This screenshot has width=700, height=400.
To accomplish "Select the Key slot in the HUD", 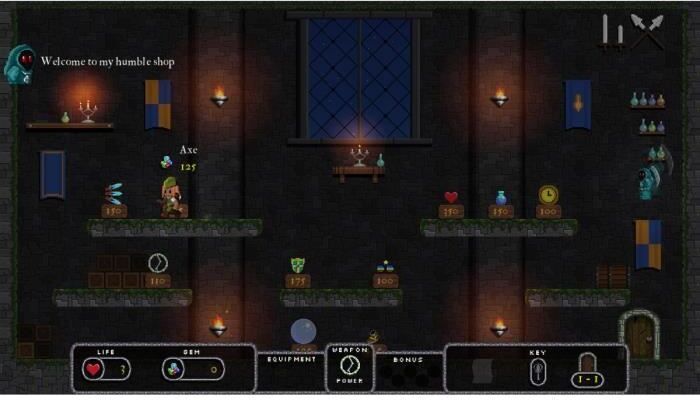I will [537, 371].
